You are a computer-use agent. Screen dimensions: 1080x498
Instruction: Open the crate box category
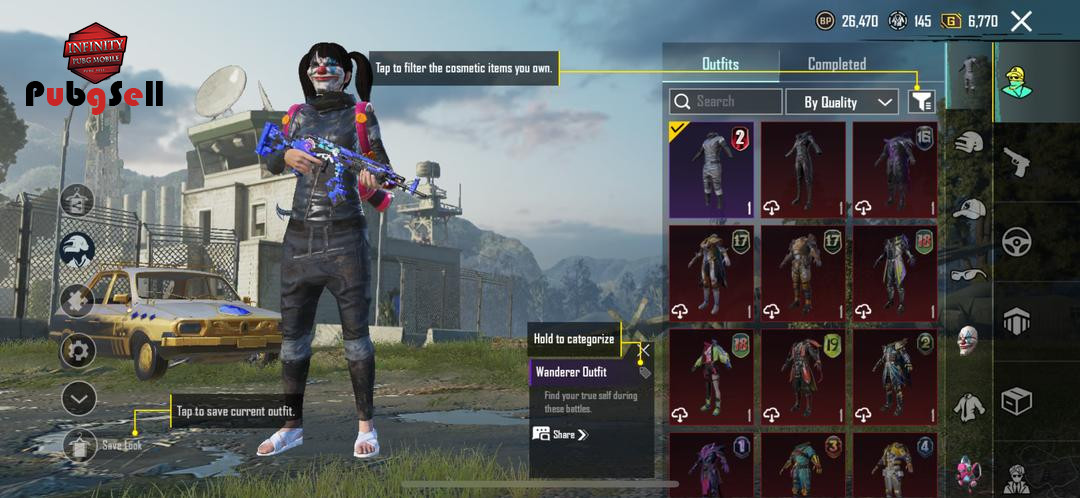[1017, 402]
